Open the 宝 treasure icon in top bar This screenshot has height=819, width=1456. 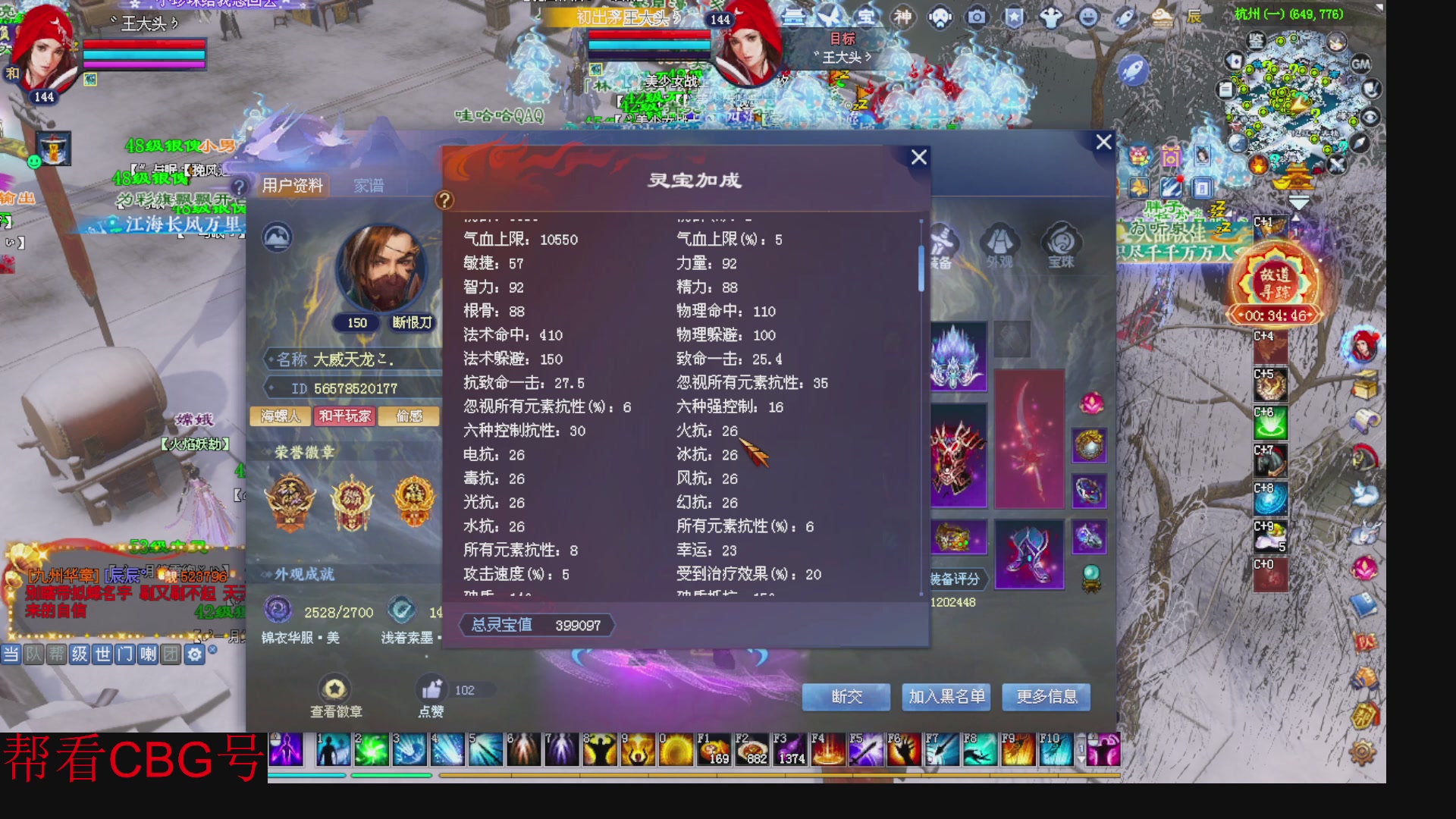864,17
